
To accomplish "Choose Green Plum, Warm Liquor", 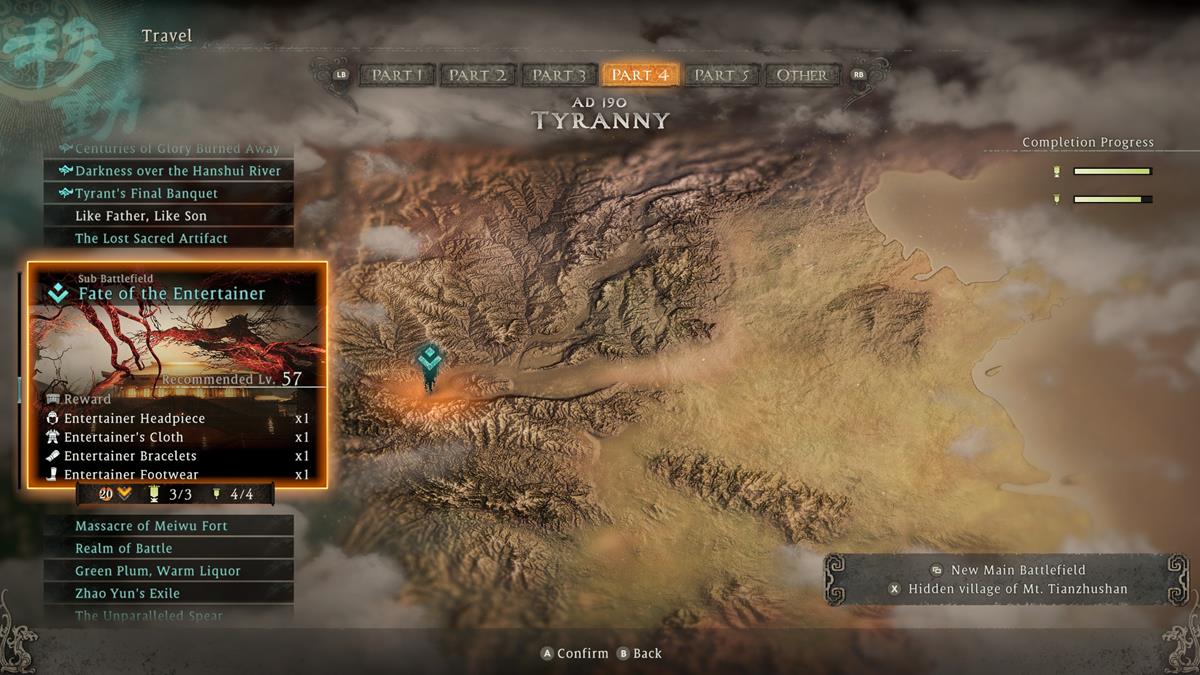I will pos(168,571).
